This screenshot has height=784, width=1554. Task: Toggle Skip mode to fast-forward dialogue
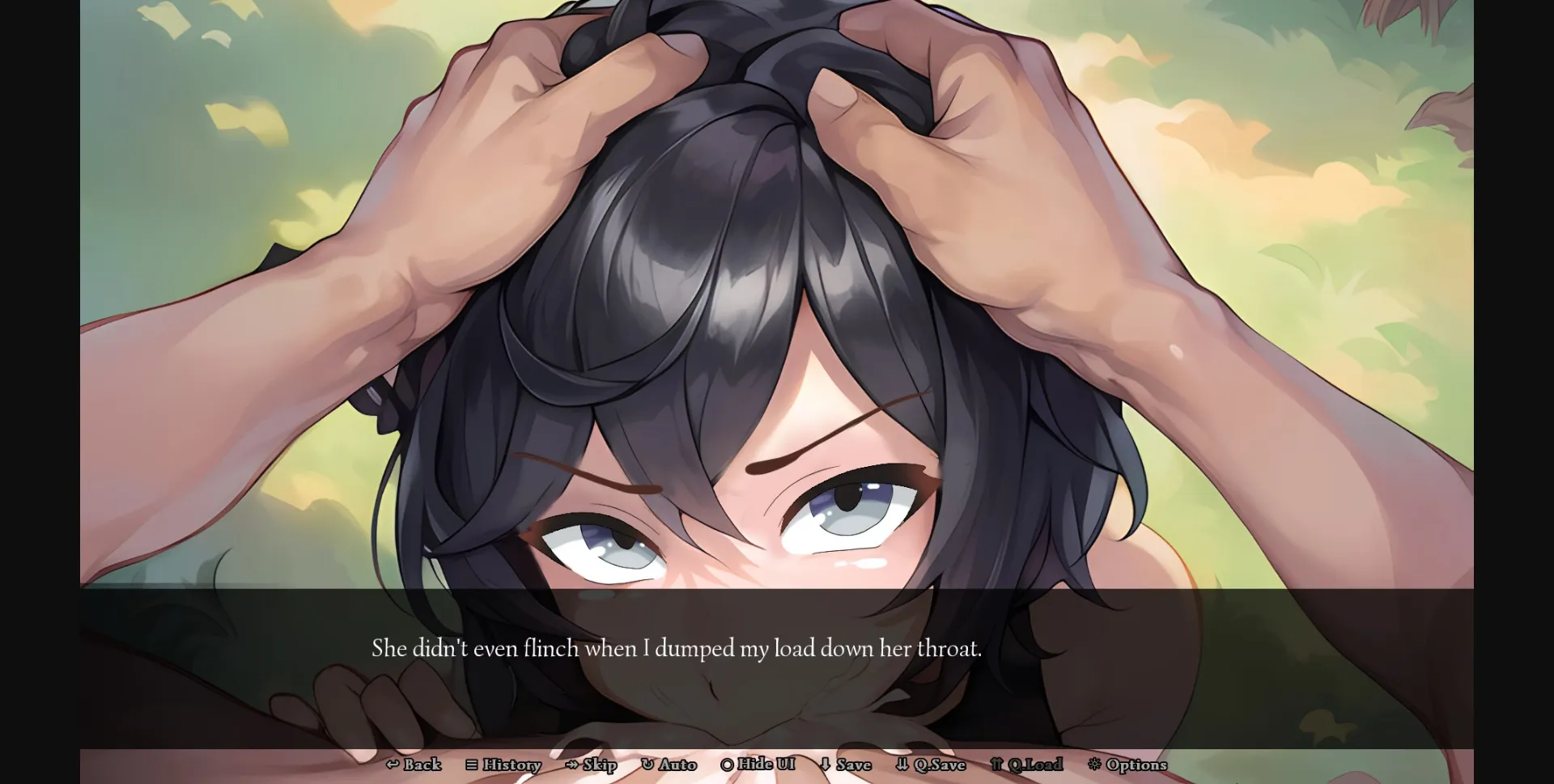tap(592, 765)
